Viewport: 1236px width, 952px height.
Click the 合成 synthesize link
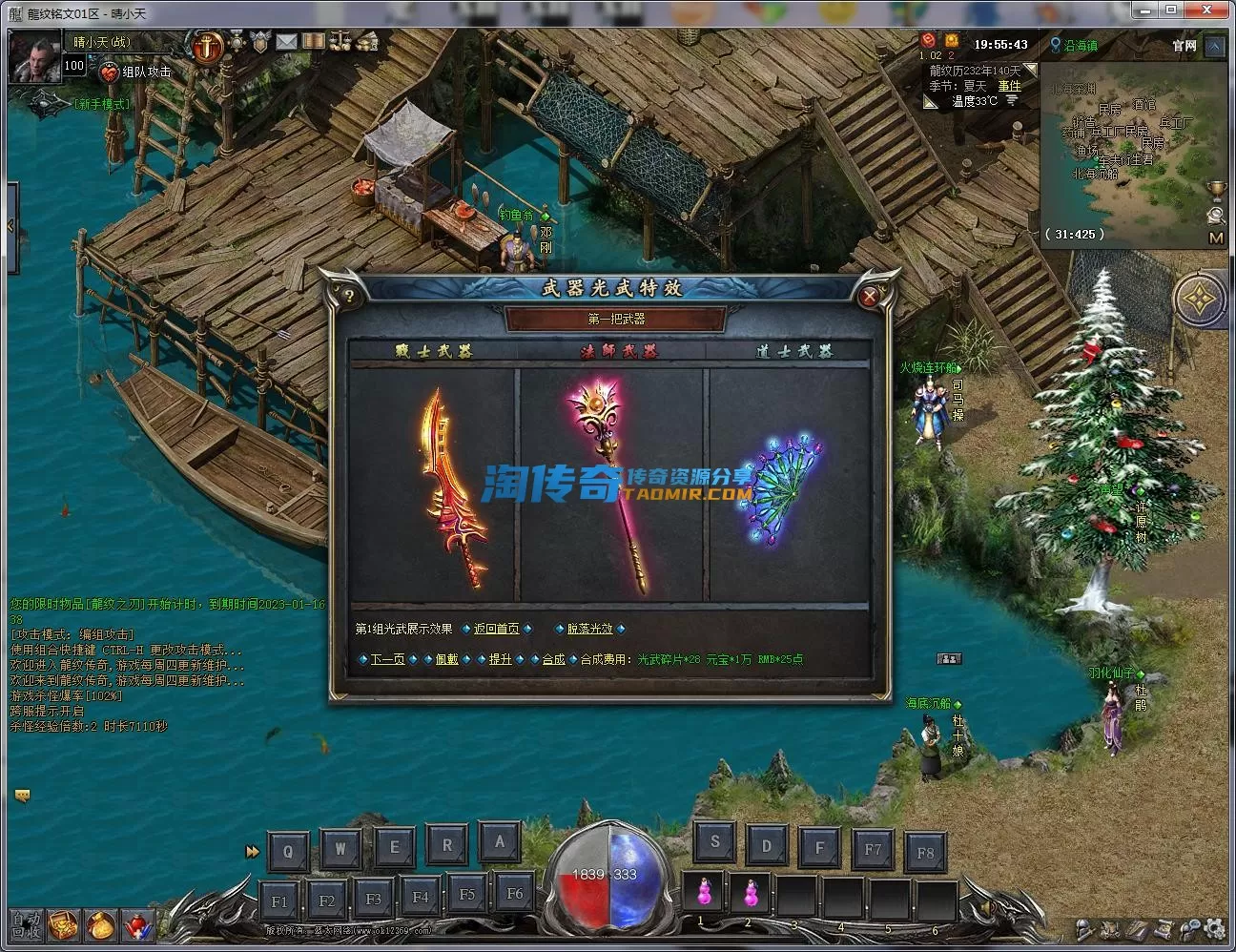(x=553, y=659)
